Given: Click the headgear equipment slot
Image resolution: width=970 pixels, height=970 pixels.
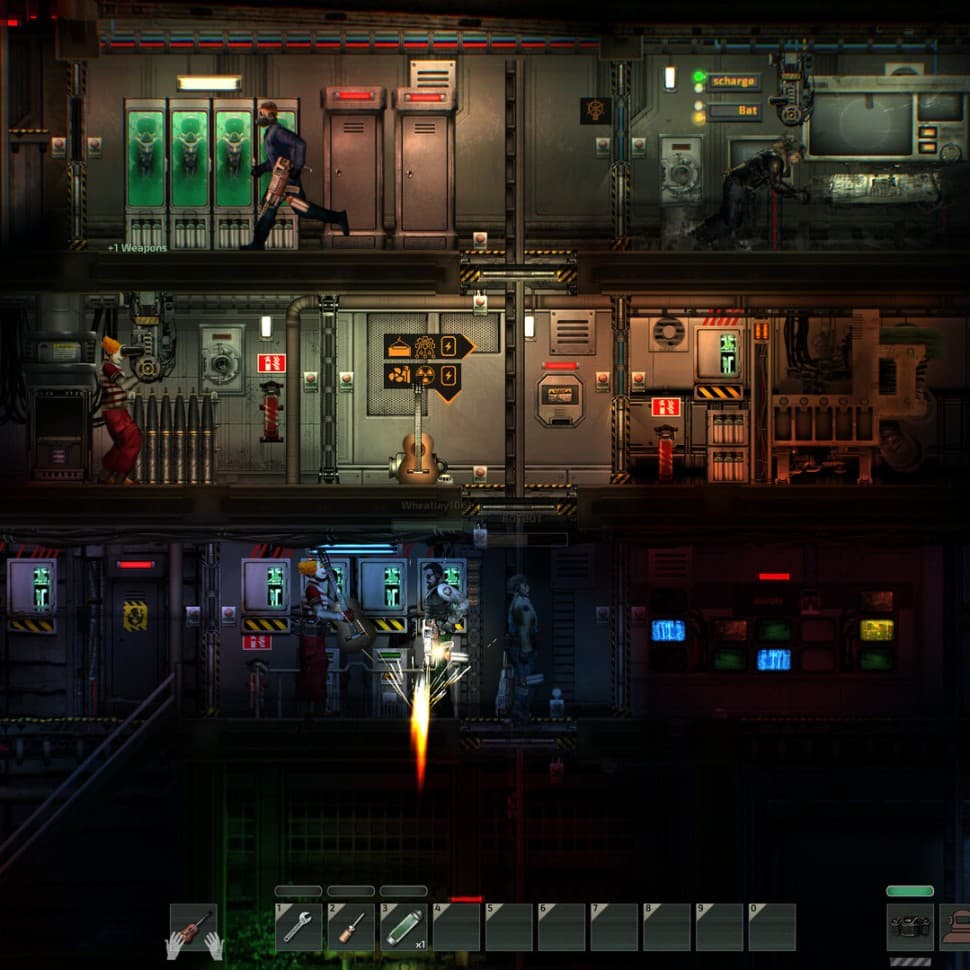Looking at the screenshot, I should coord(957,926).
